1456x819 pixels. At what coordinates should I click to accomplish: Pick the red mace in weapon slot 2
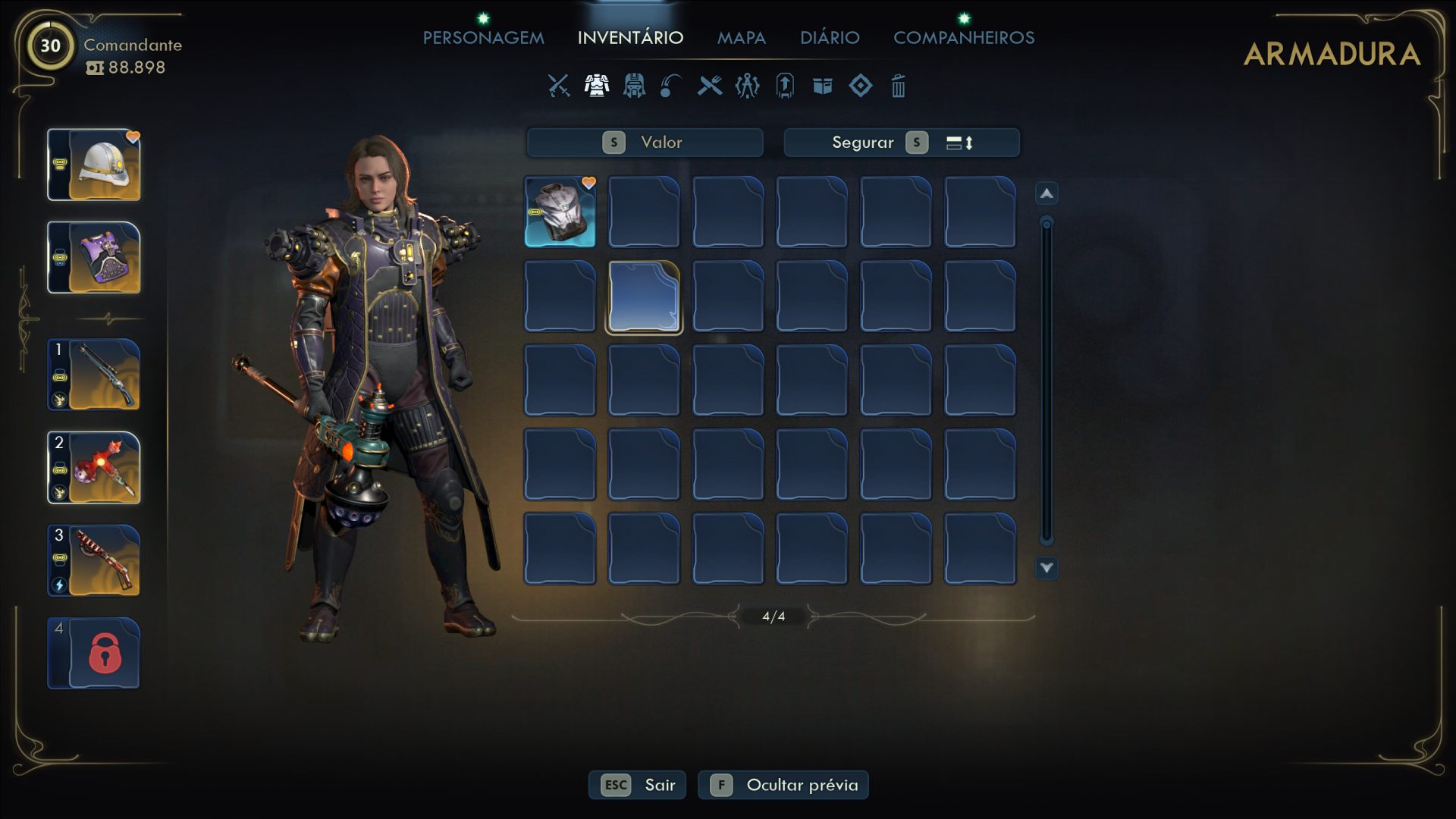pos(94,468)
